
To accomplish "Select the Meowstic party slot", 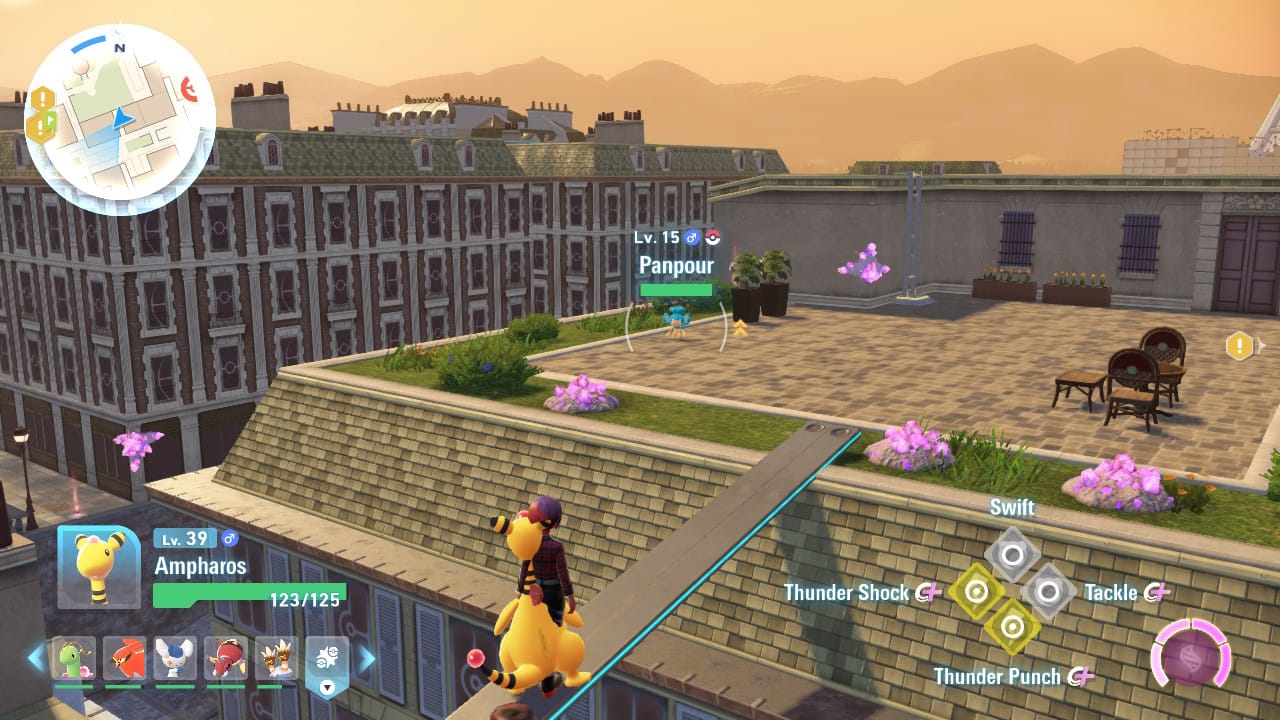I will point(175,659).
